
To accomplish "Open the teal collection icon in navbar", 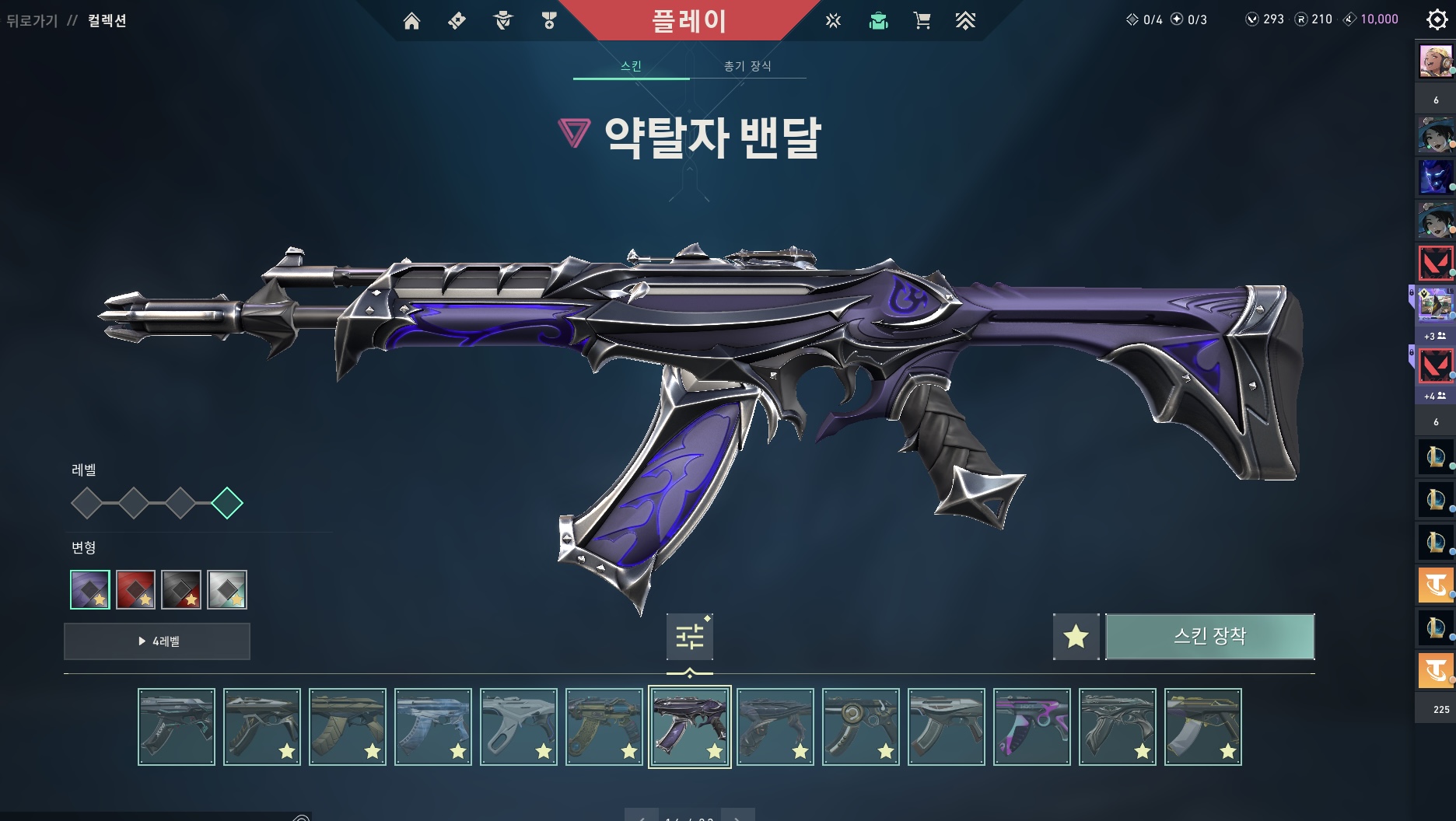I will point(878,21).
